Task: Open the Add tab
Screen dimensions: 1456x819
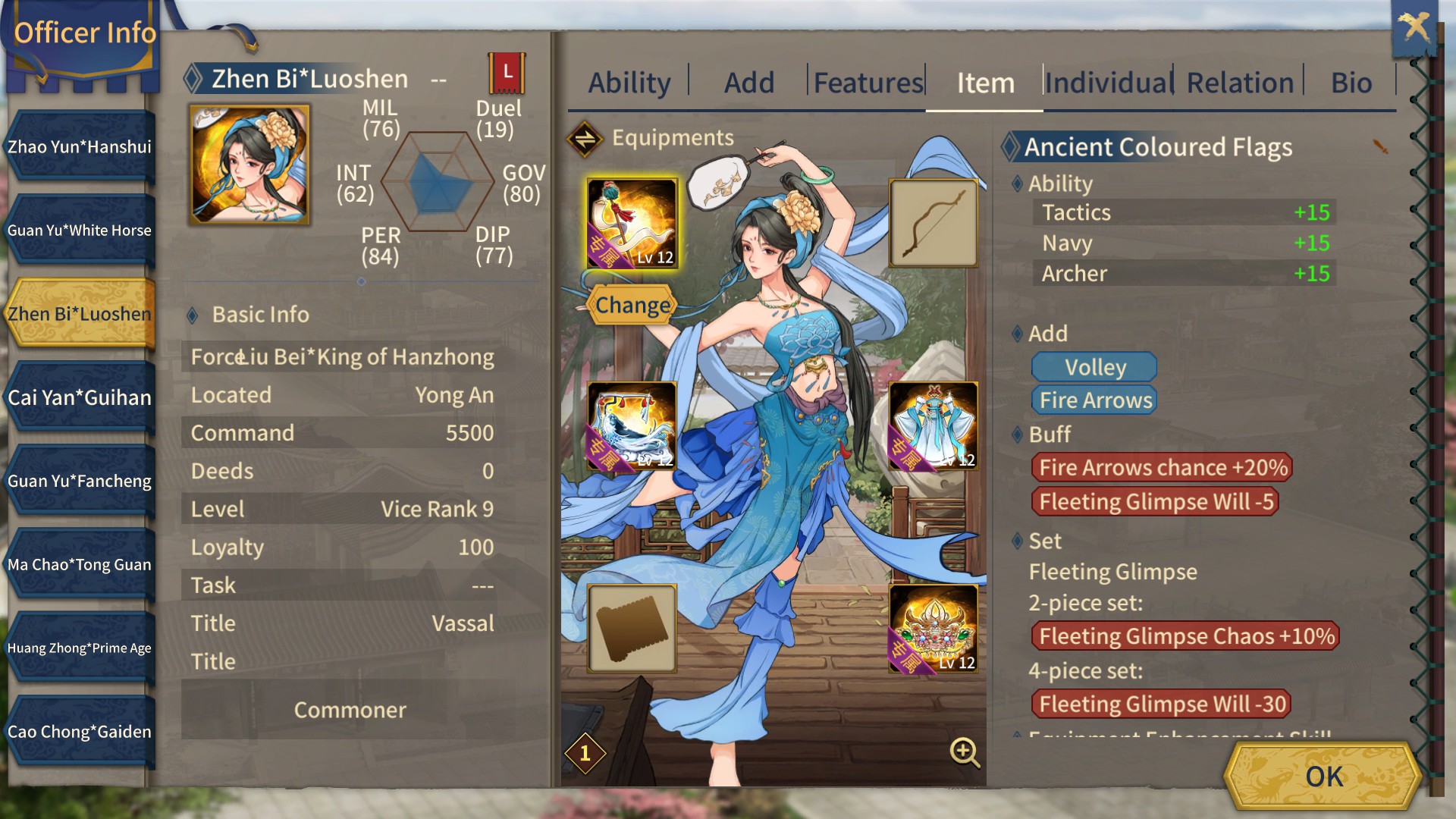Action: pos(749,83)
